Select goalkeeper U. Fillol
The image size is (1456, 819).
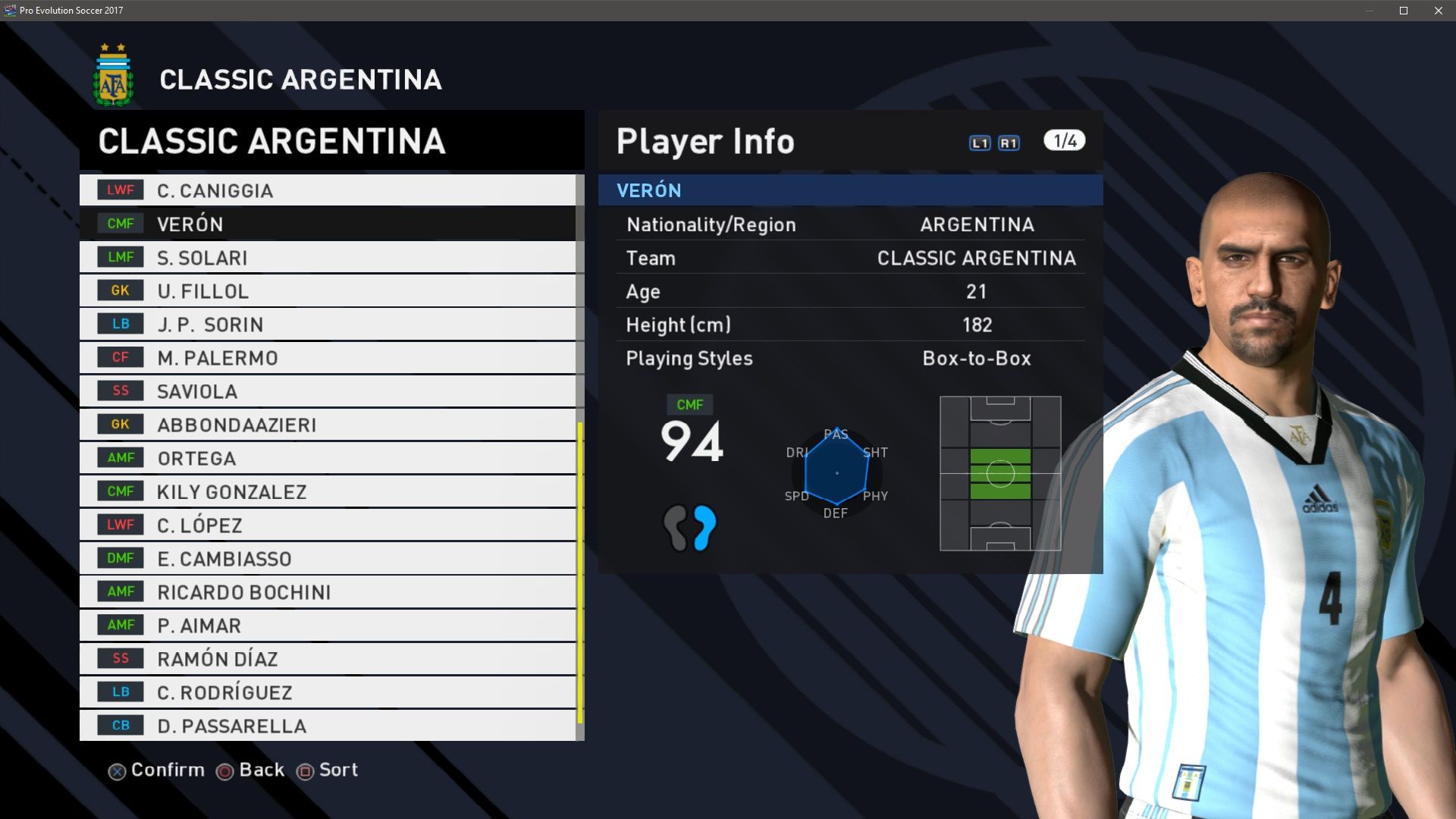point(328,291)
